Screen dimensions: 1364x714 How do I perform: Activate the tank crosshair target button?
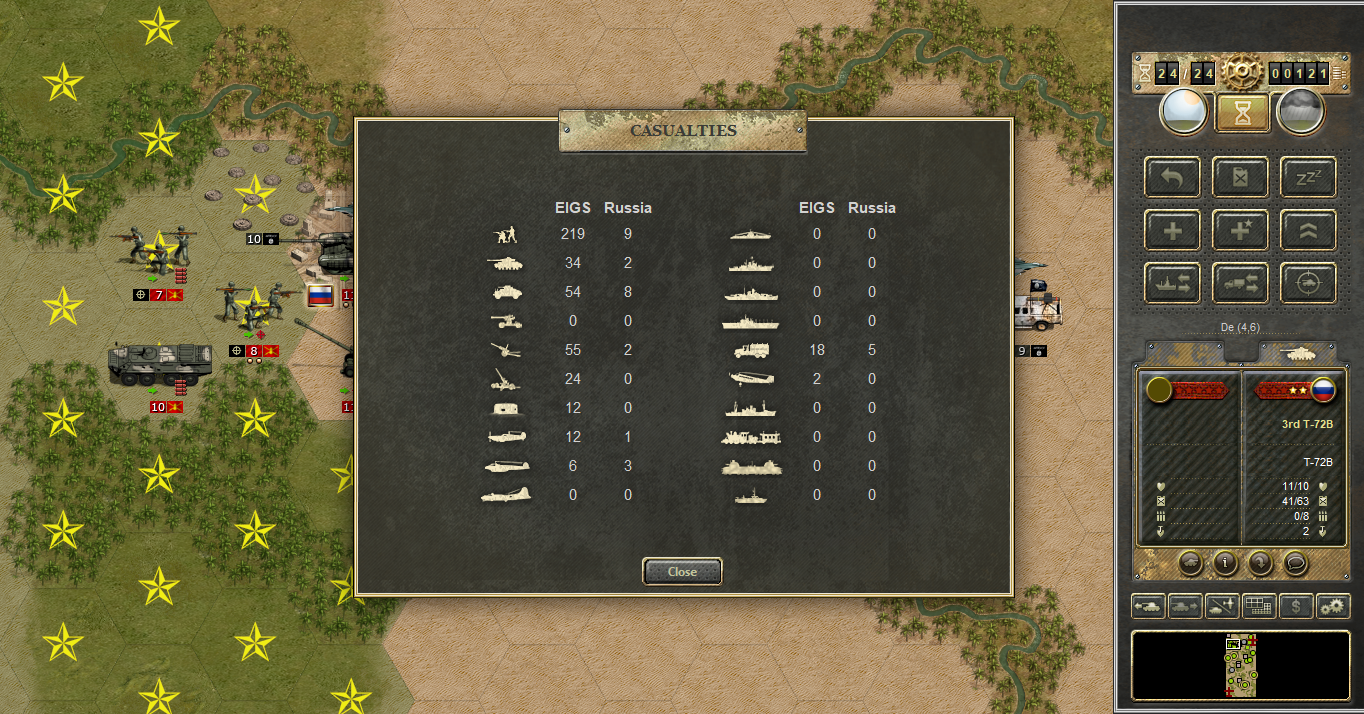pyautogui.click(x=1307, y=284)
